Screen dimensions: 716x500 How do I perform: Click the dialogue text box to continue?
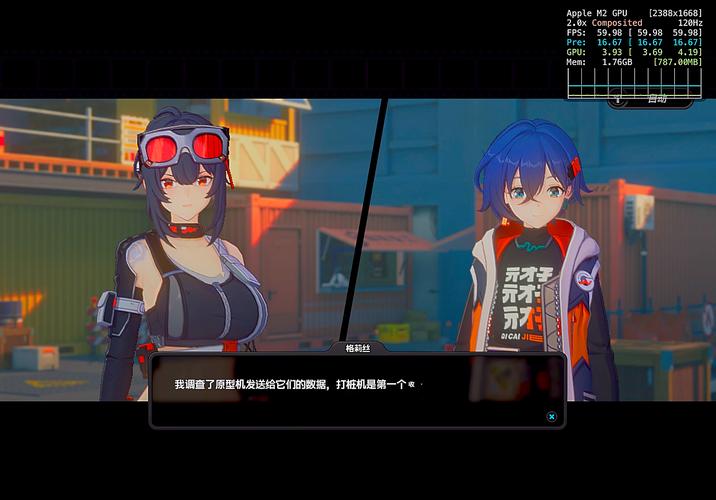tap(357, 390)
